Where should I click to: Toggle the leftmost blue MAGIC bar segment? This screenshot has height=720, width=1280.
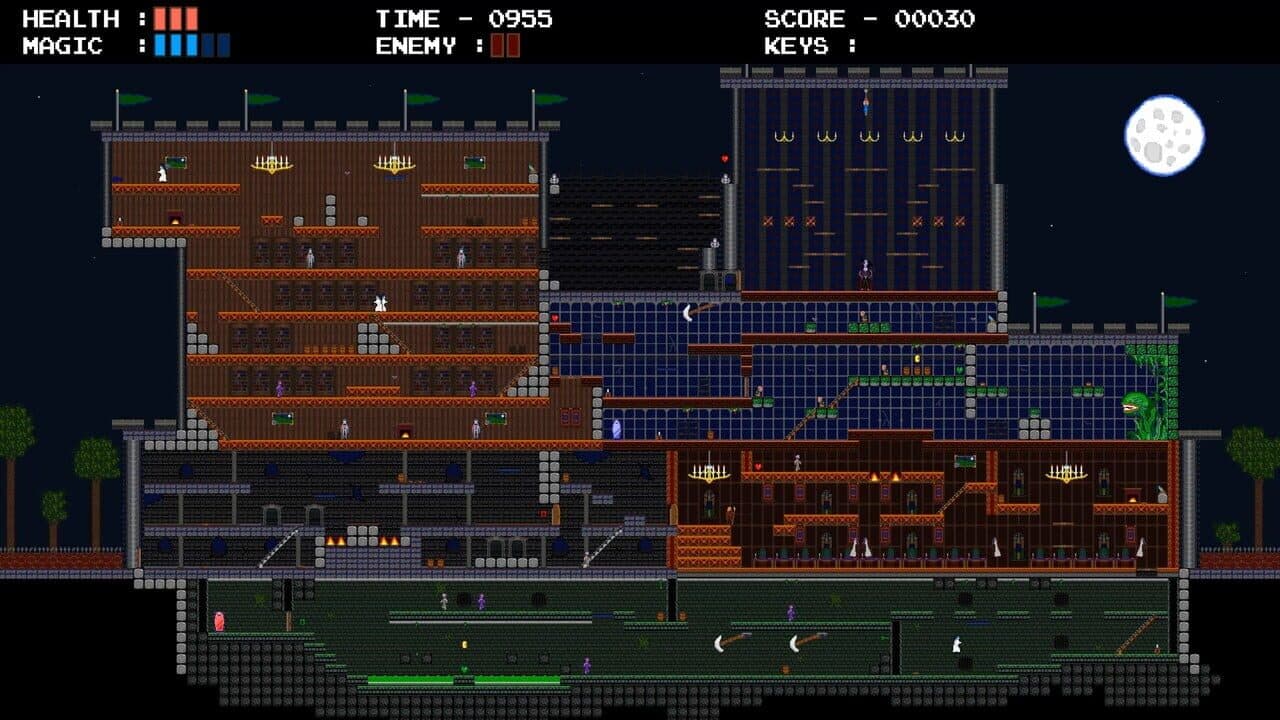coord(160,44)
